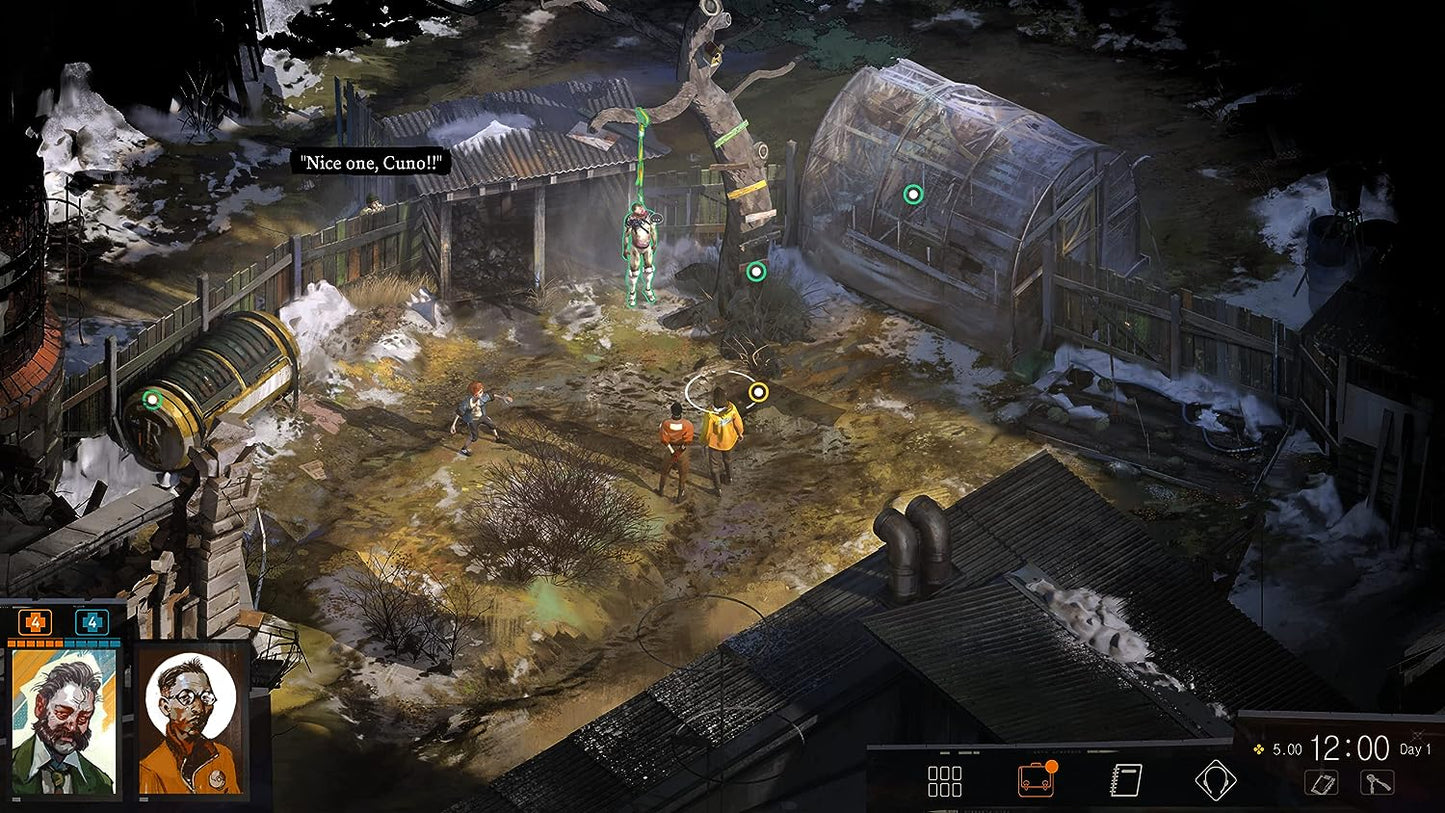The image size is (1445, 813).
Task: Click the yellow orb beside the detective
Action: coord(758,391)
